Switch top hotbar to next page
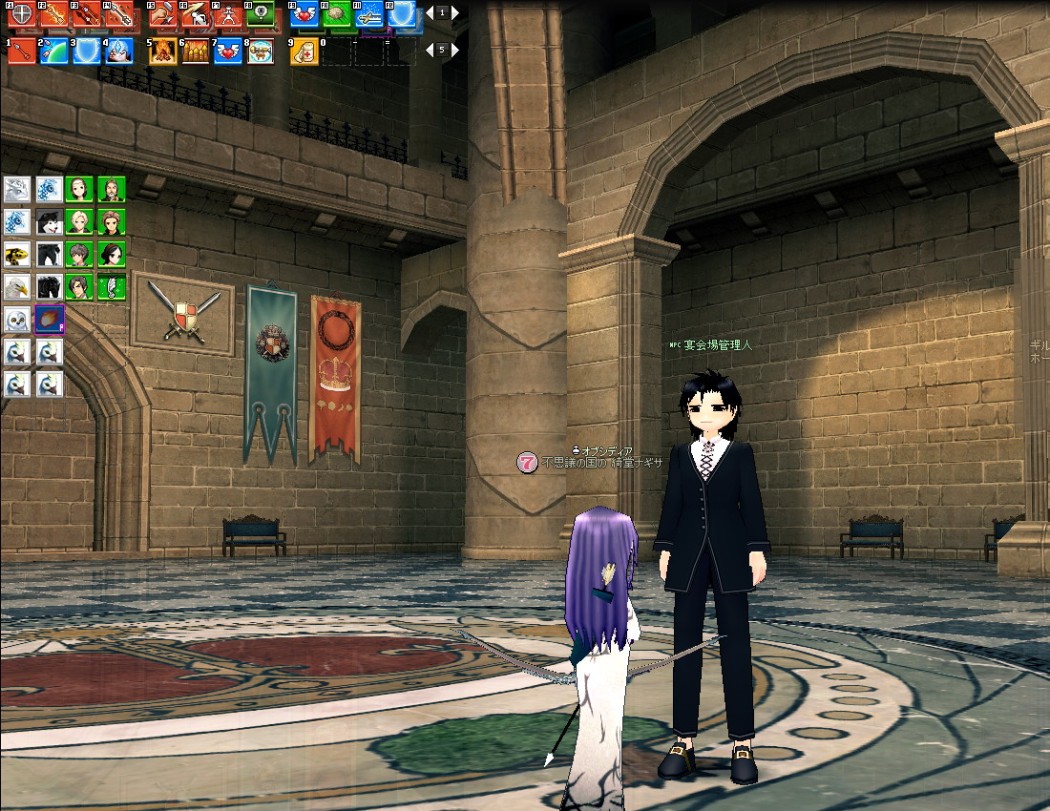Screen dimensions: 1050x811 click(455, 14)
